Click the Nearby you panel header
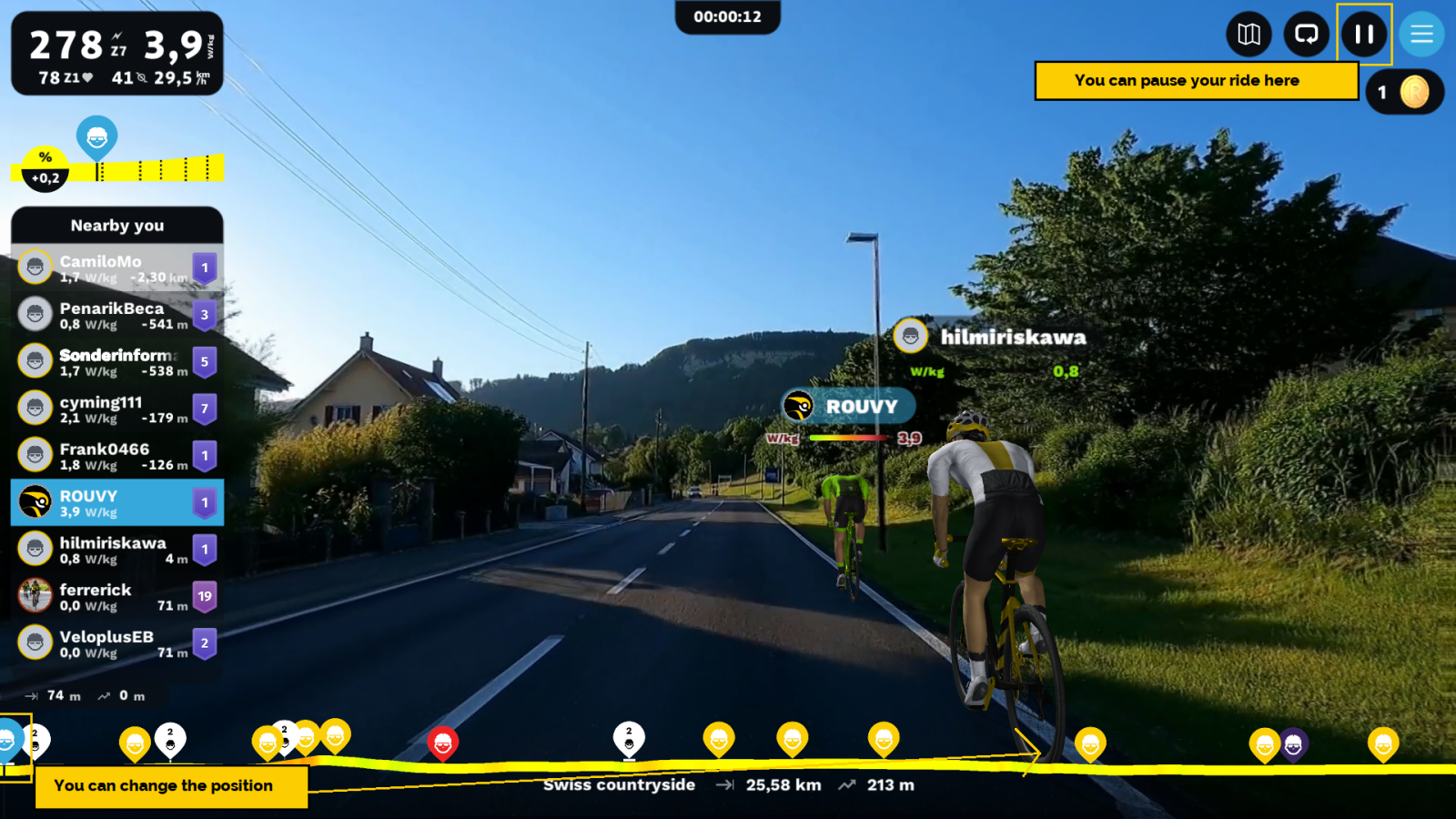The height and width of the screenshot is (819, 1456). click(116, 226)
